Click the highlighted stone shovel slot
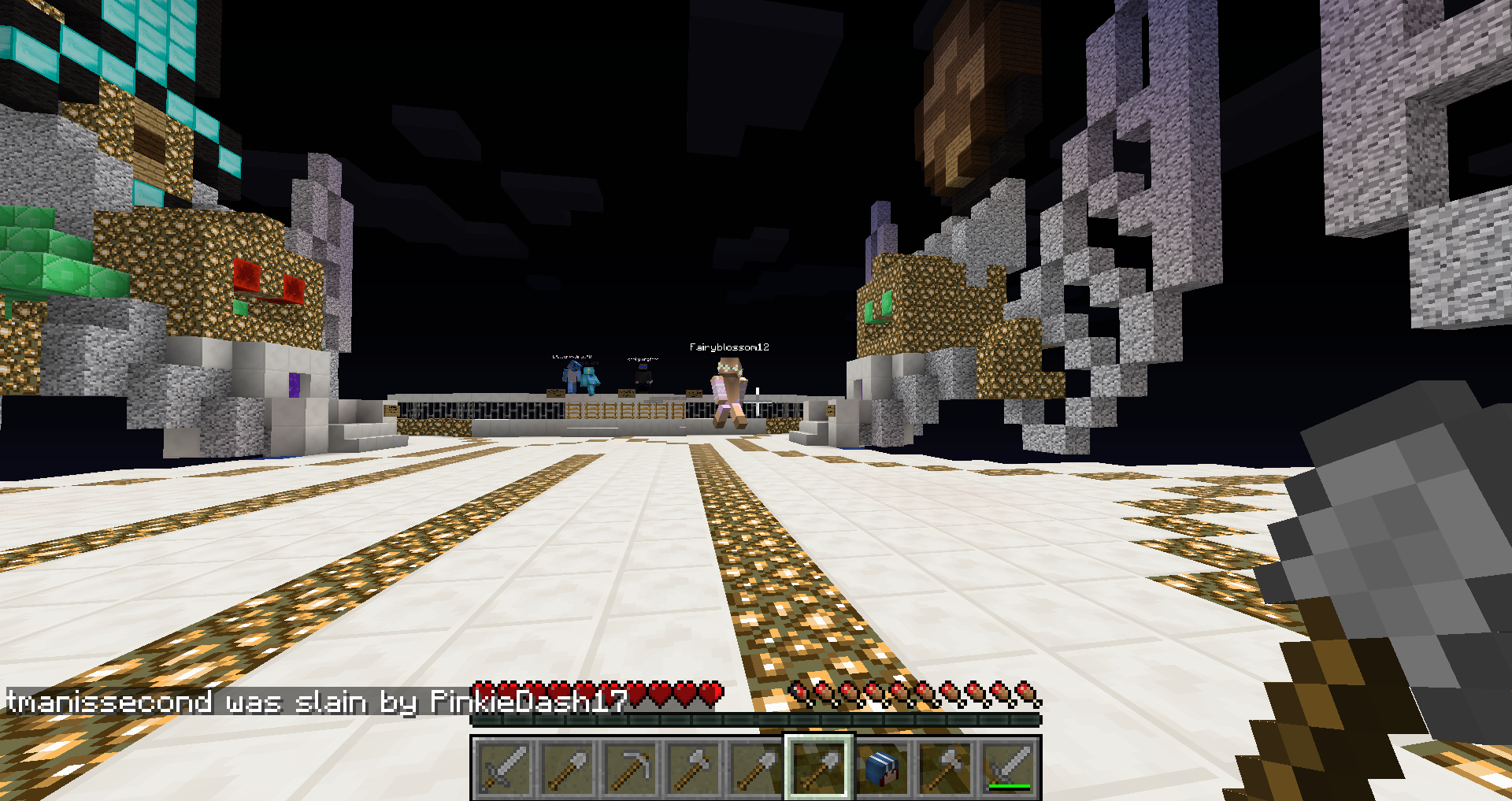 click(x=819, y=767)
